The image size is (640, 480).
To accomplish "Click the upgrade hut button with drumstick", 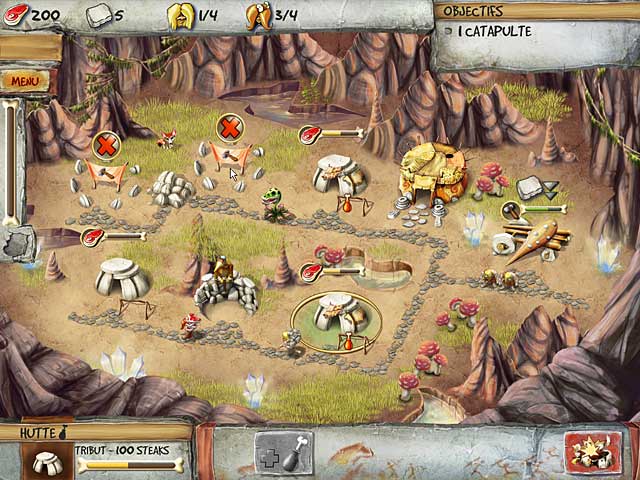I will (283, 451).
